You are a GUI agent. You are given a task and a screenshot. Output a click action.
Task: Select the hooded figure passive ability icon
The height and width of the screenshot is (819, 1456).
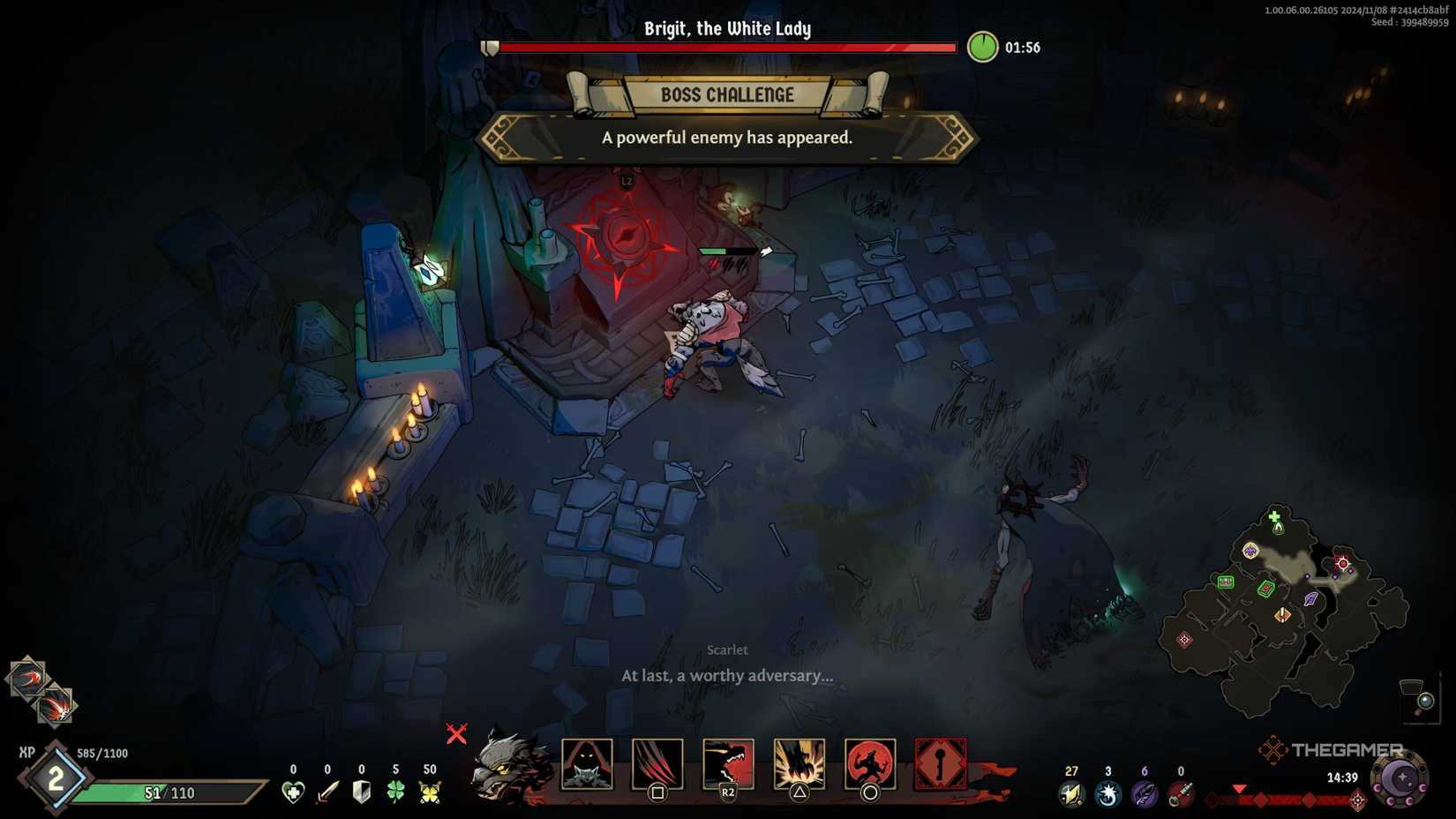click(588, 765)
